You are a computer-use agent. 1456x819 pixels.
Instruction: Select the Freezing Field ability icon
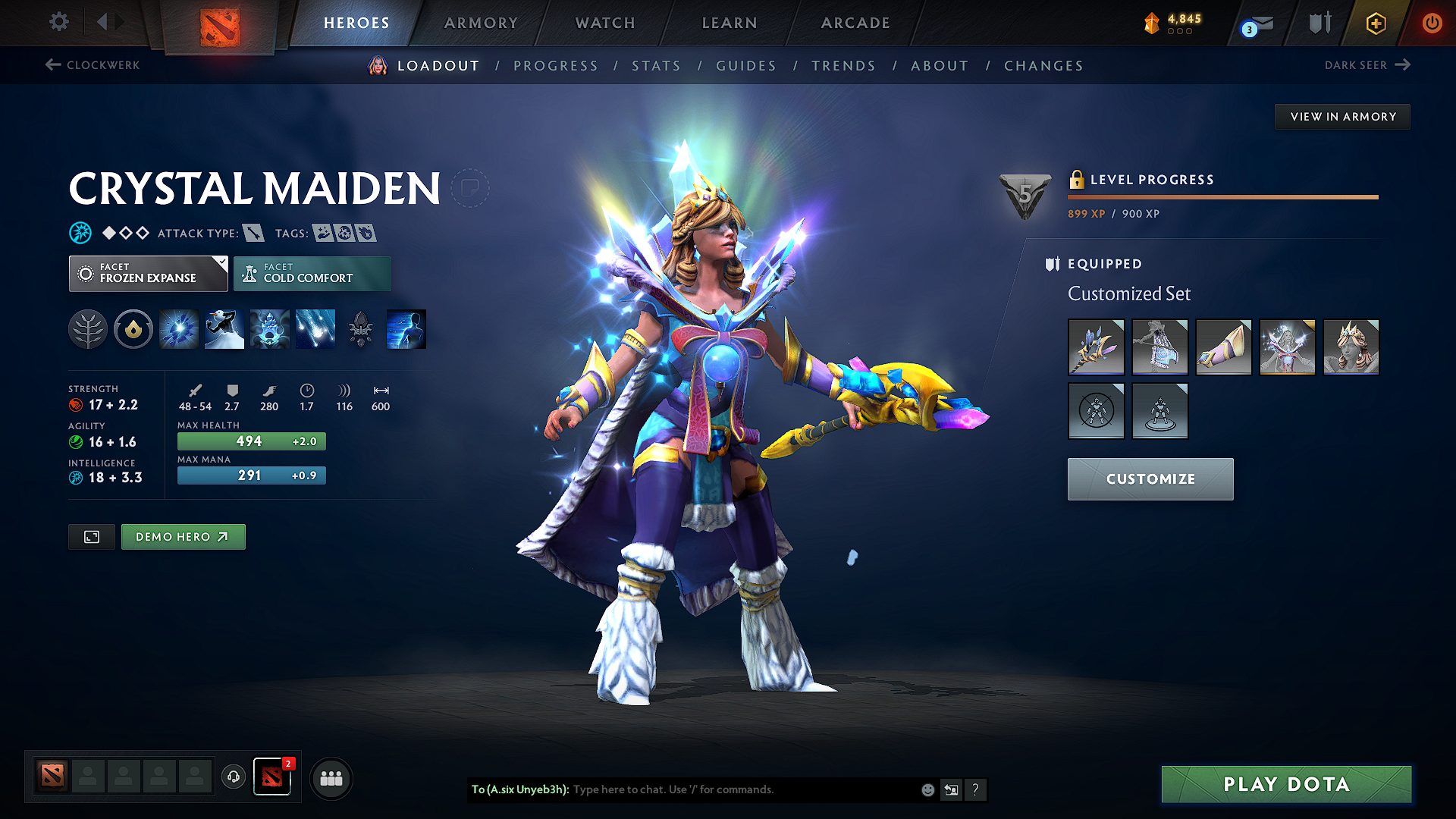click(315, 328)
